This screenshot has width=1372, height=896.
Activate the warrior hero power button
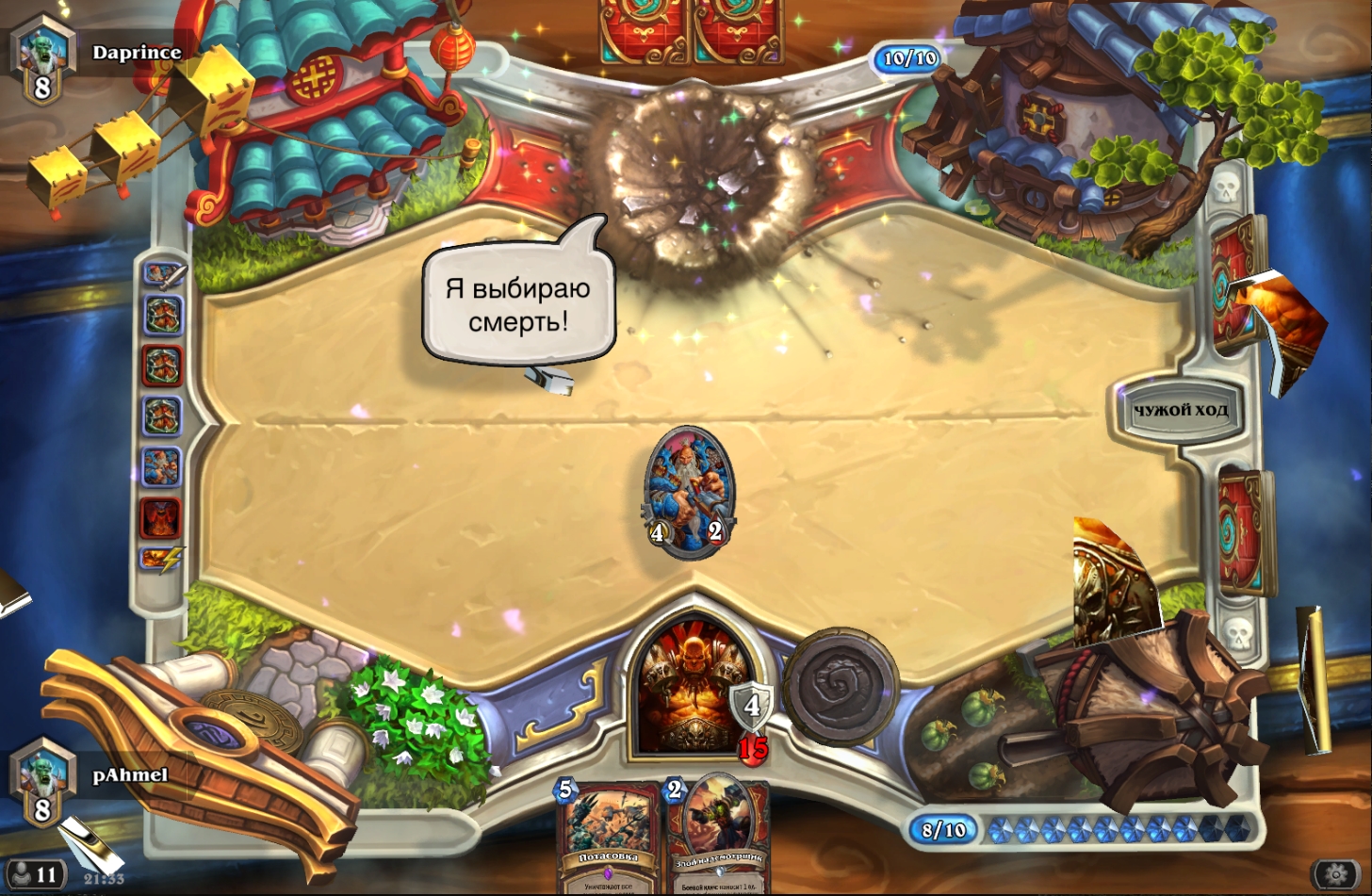click(840, 685)
